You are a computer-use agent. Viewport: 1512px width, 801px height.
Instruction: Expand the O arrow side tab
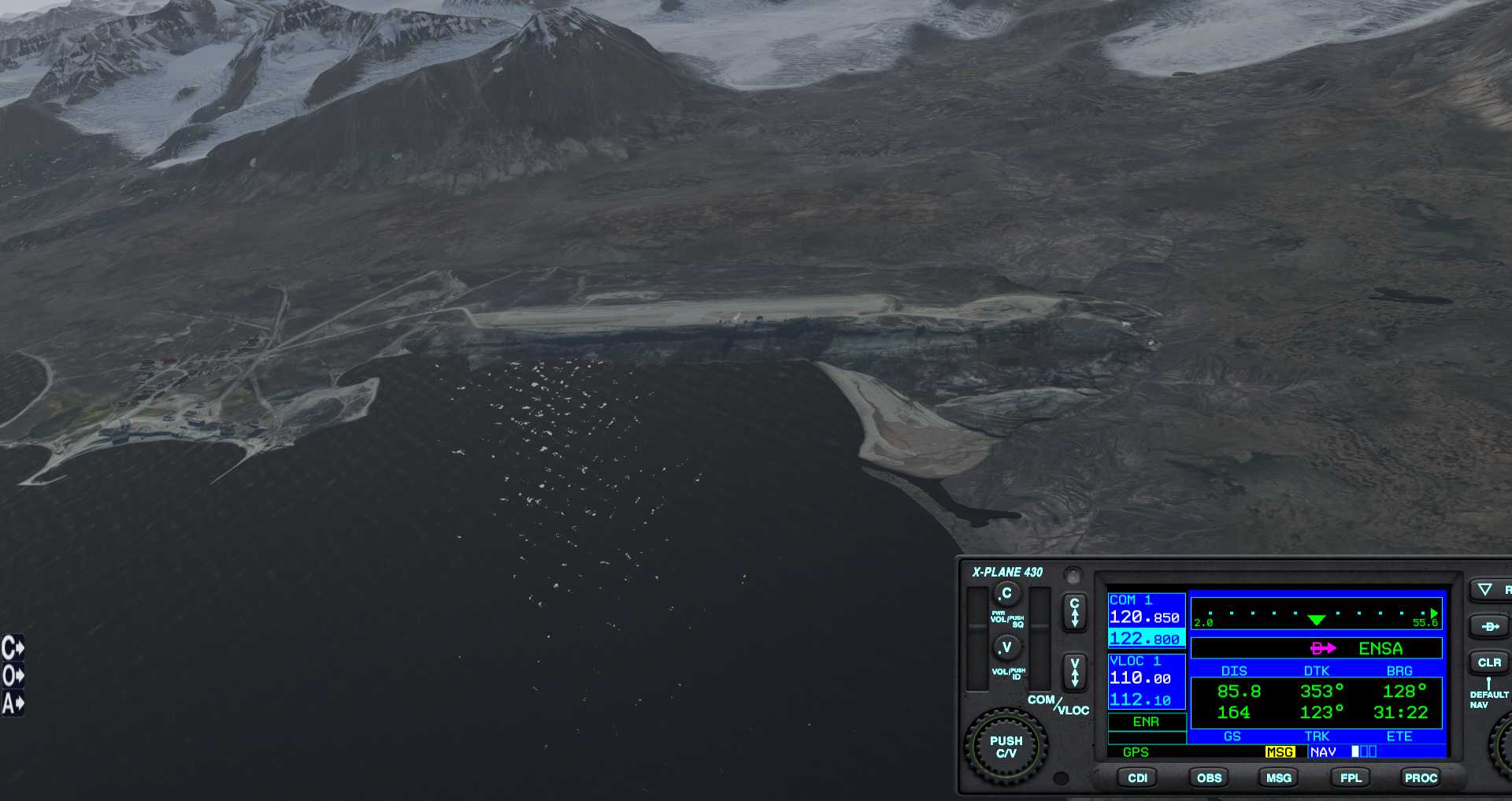point(13,675)
